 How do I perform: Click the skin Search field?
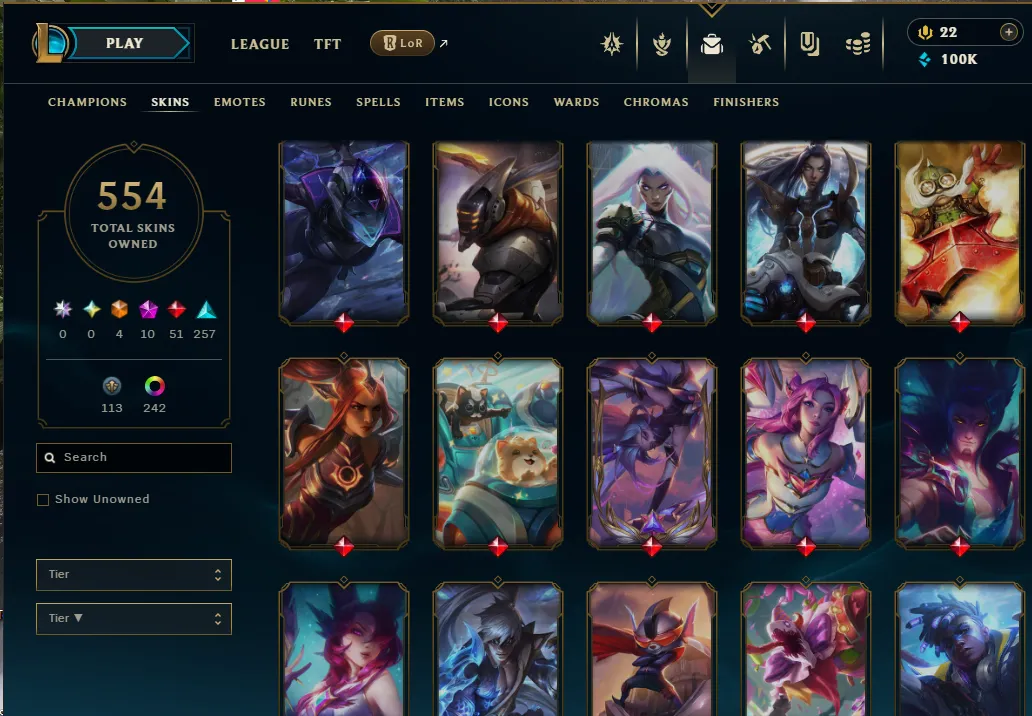pyautogui.click(x=134, y=458)
